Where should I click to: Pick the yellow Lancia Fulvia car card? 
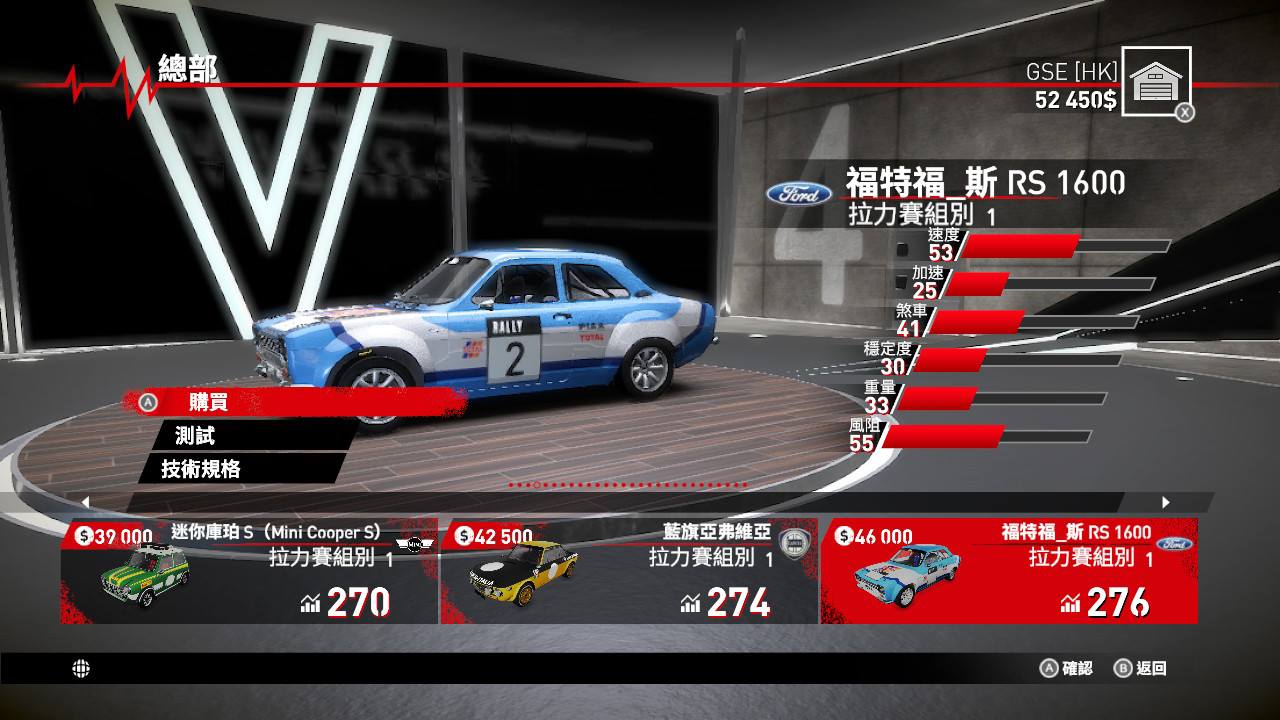click(628, 572)
